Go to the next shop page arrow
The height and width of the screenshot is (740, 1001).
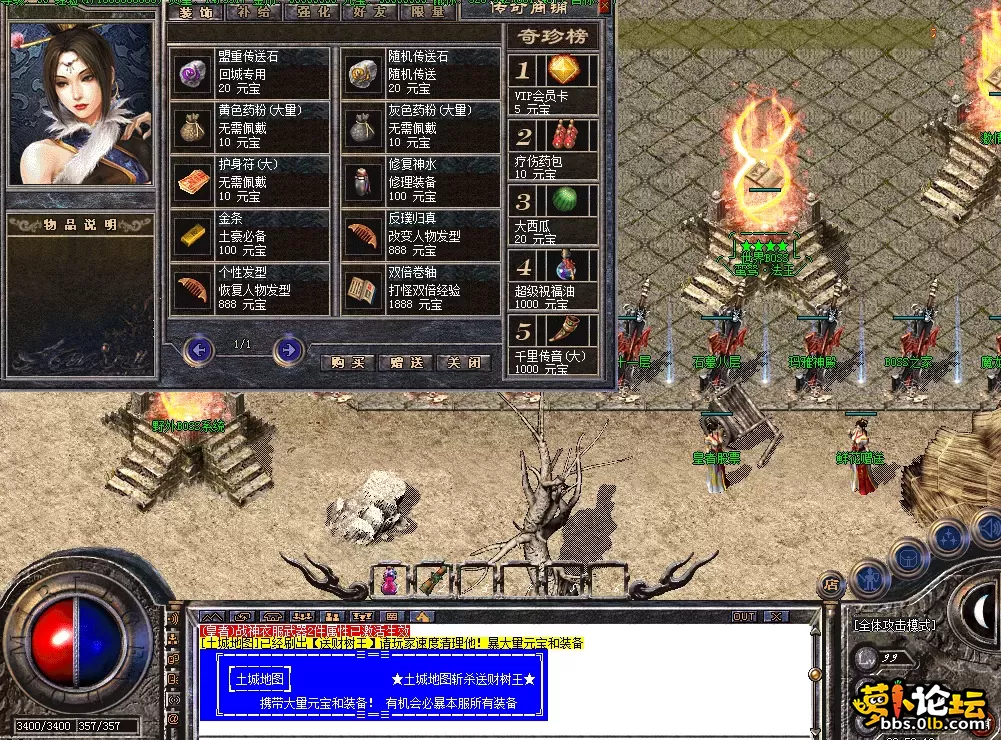pos(289,349)
